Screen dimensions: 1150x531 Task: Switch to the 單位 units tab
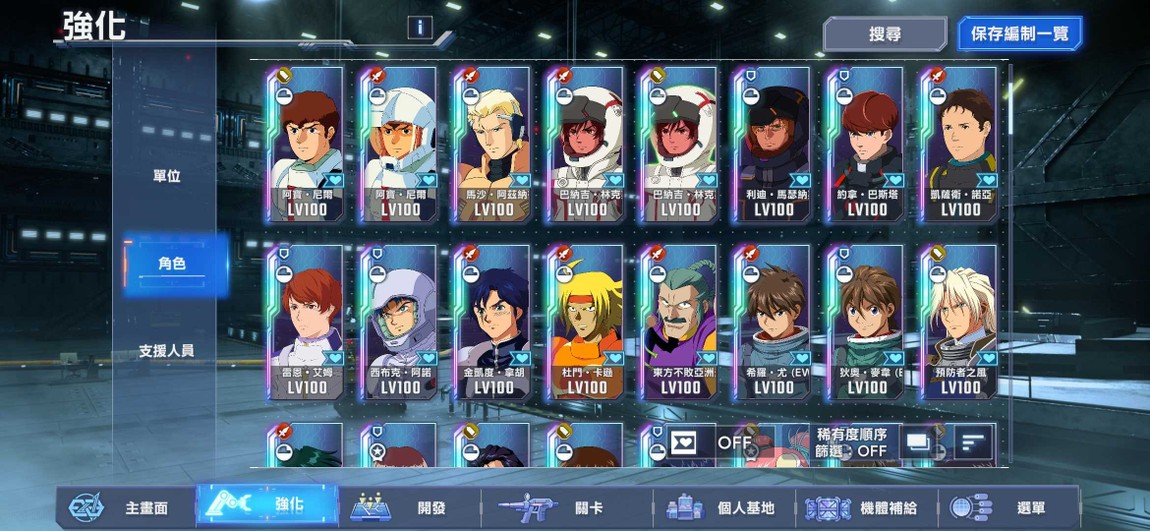pyautogui.click(x=167, y=176)
